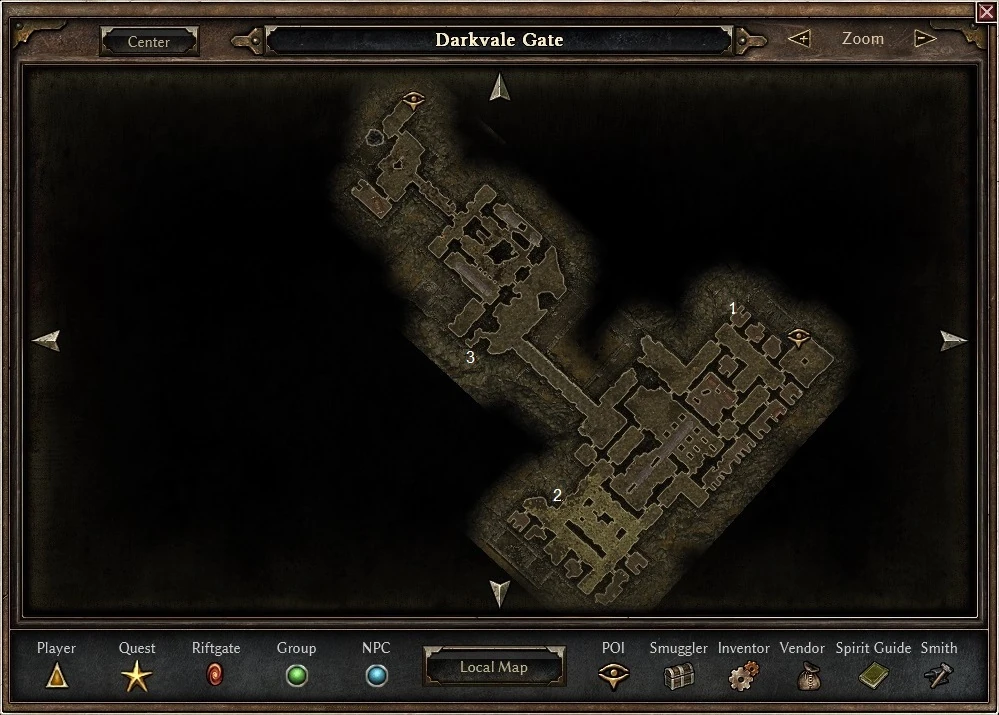This screenshot has height=715, width=999.
Task: Select the Inventor gears legend icon
Action: pos(743,677)
